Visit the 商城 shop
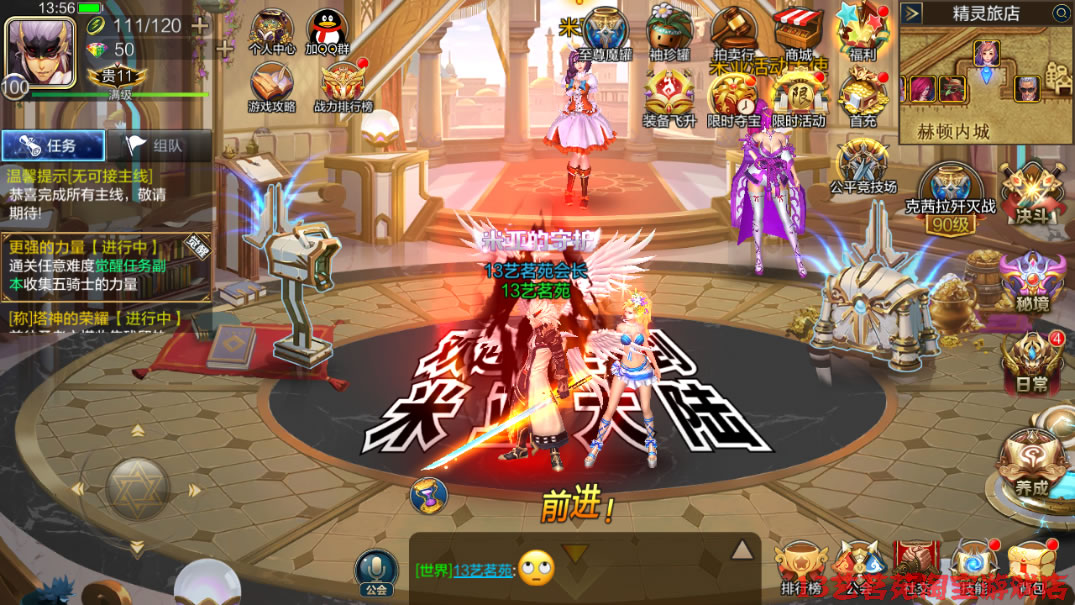This screenshot has width=1075, height=605. pos(798,30)
